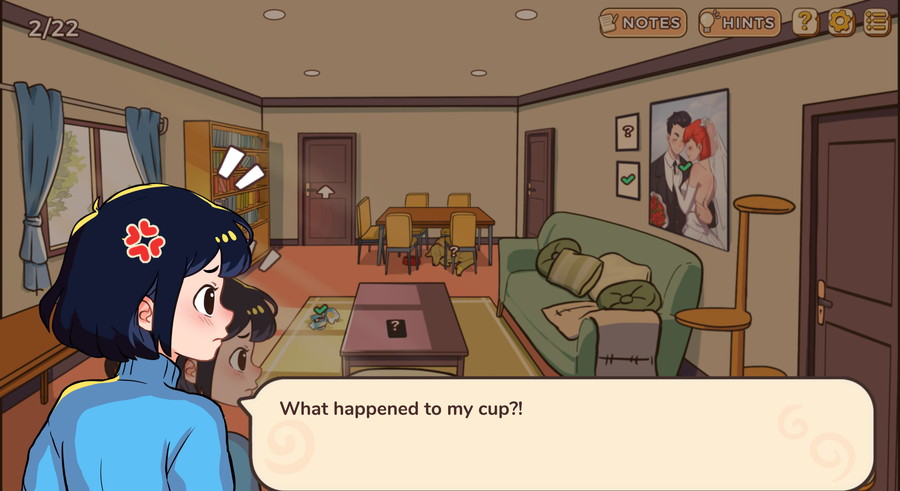
Task: Open the gear settings menu
Action: tap(841, 22)
